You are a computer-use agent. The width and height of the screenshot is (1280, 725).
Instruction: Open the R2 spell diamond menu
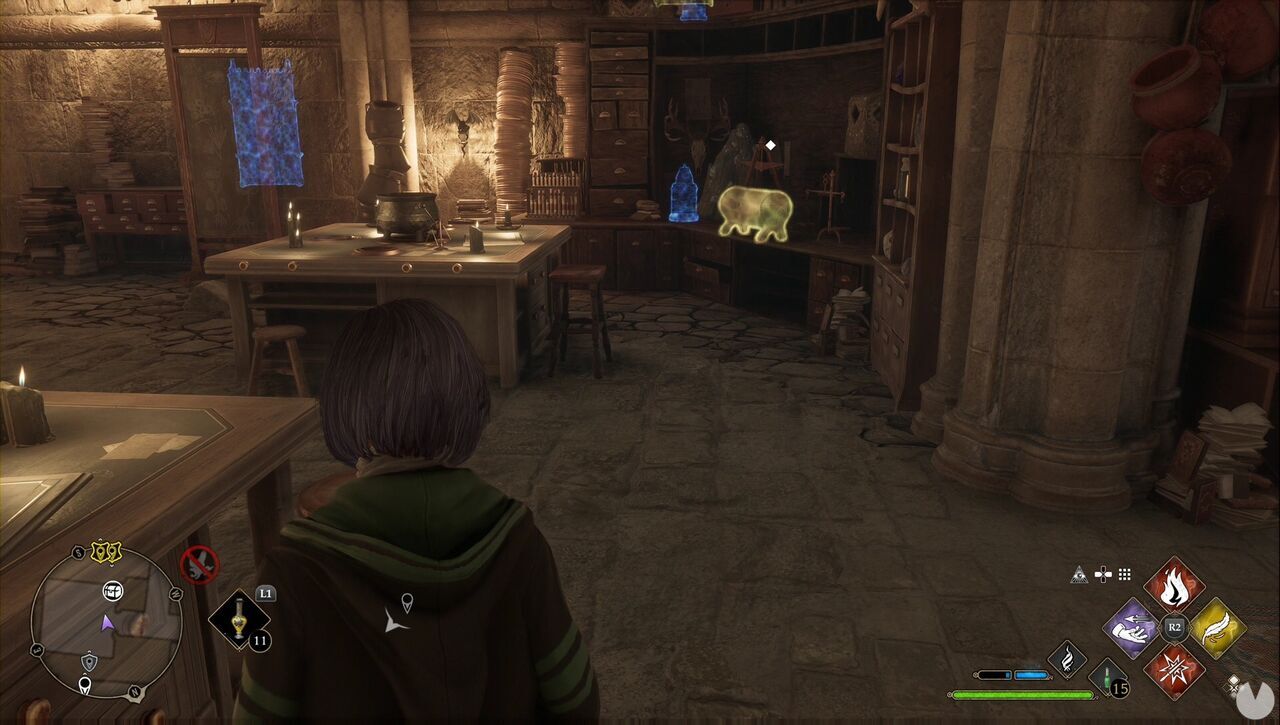point(1173,626)
